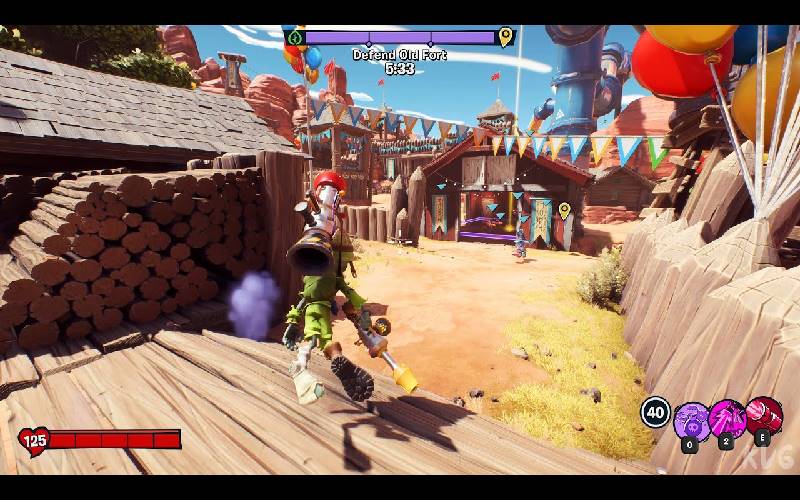The image size is (800, 500).
Task: Select the yellow objective waypoint marker
Action: tap(564, 211)
